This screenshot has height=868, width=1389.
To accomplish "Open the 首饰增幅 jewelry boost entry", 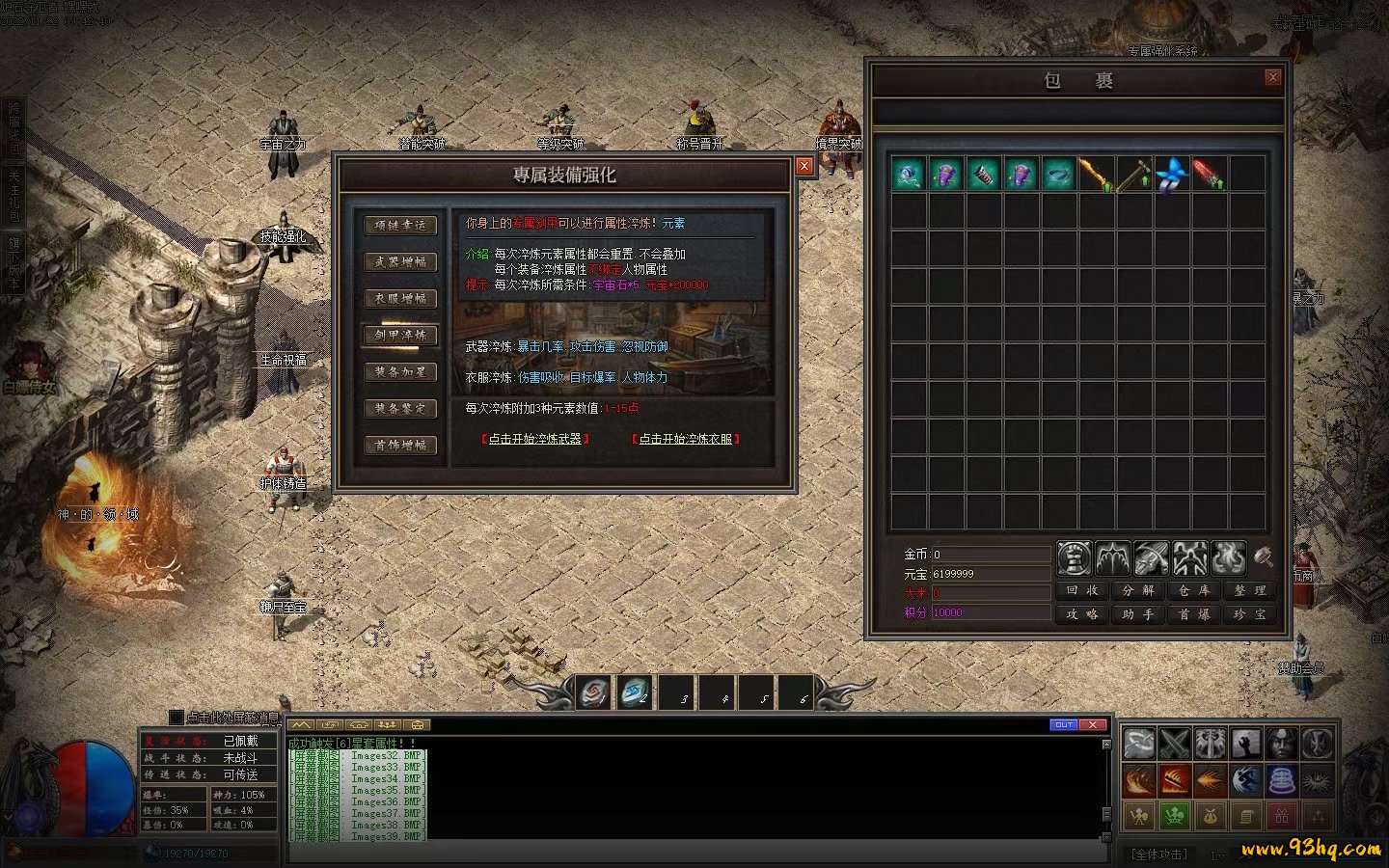I will pos(400,446).
